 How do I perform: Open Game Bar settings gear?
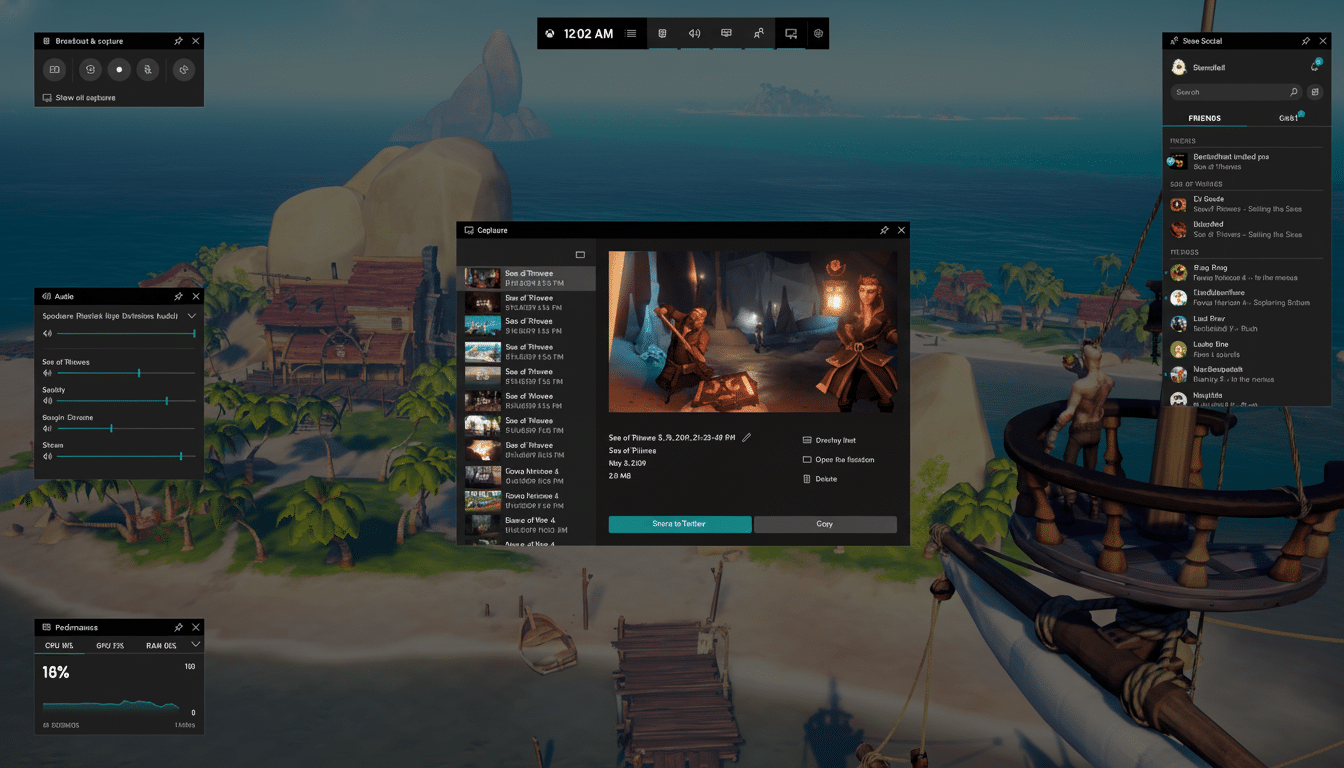coord(818,33)
